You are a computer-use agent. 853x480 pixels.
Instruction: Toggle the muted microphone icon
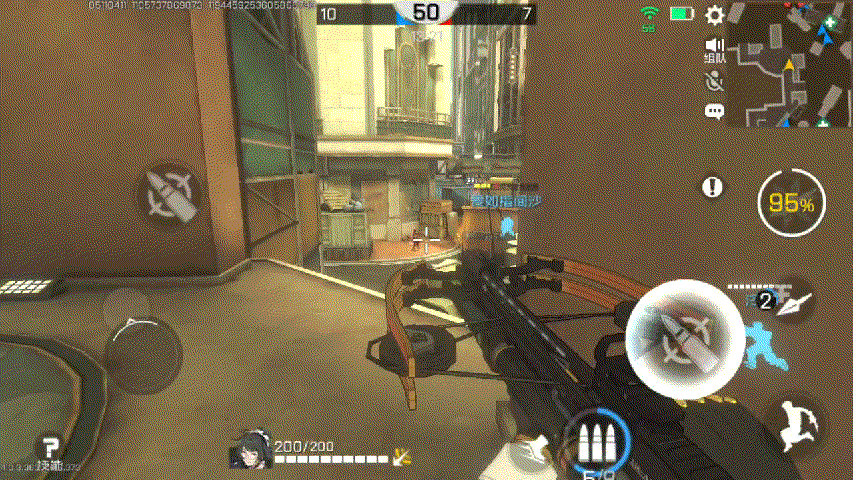pyautogui.click(x=714, y=82)
